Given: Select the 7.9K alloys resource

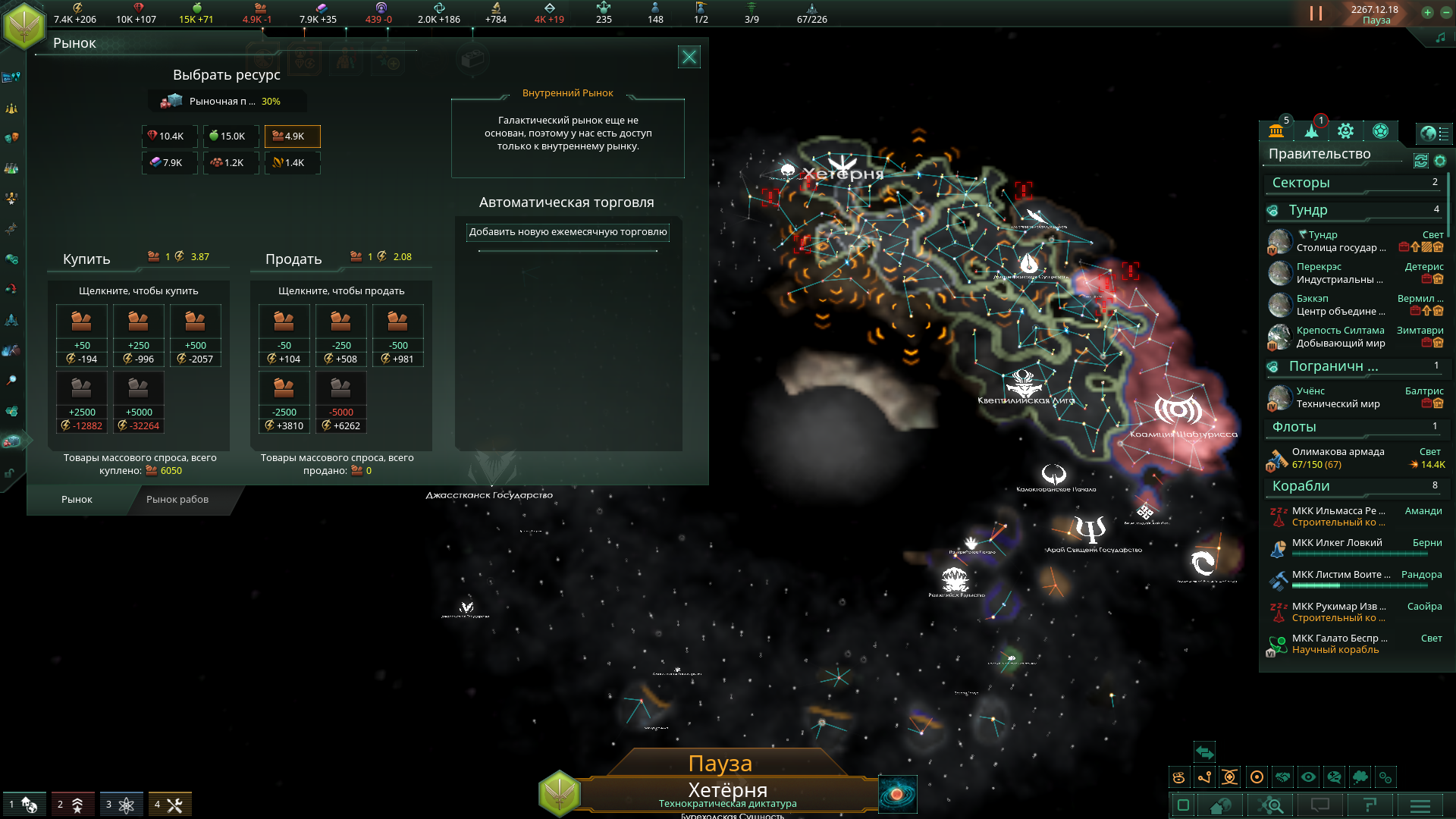Looking at the screenshot, I should tap(169, 162).
